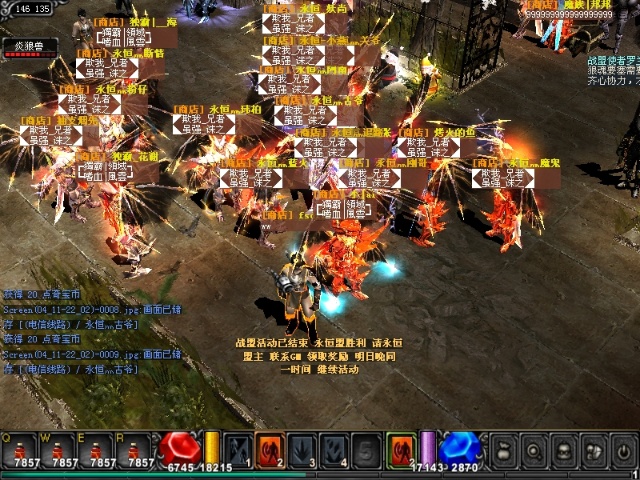640x480 pixels.
Task: Activate the orange skill in slot 2
Action: (x=270, y=449)
